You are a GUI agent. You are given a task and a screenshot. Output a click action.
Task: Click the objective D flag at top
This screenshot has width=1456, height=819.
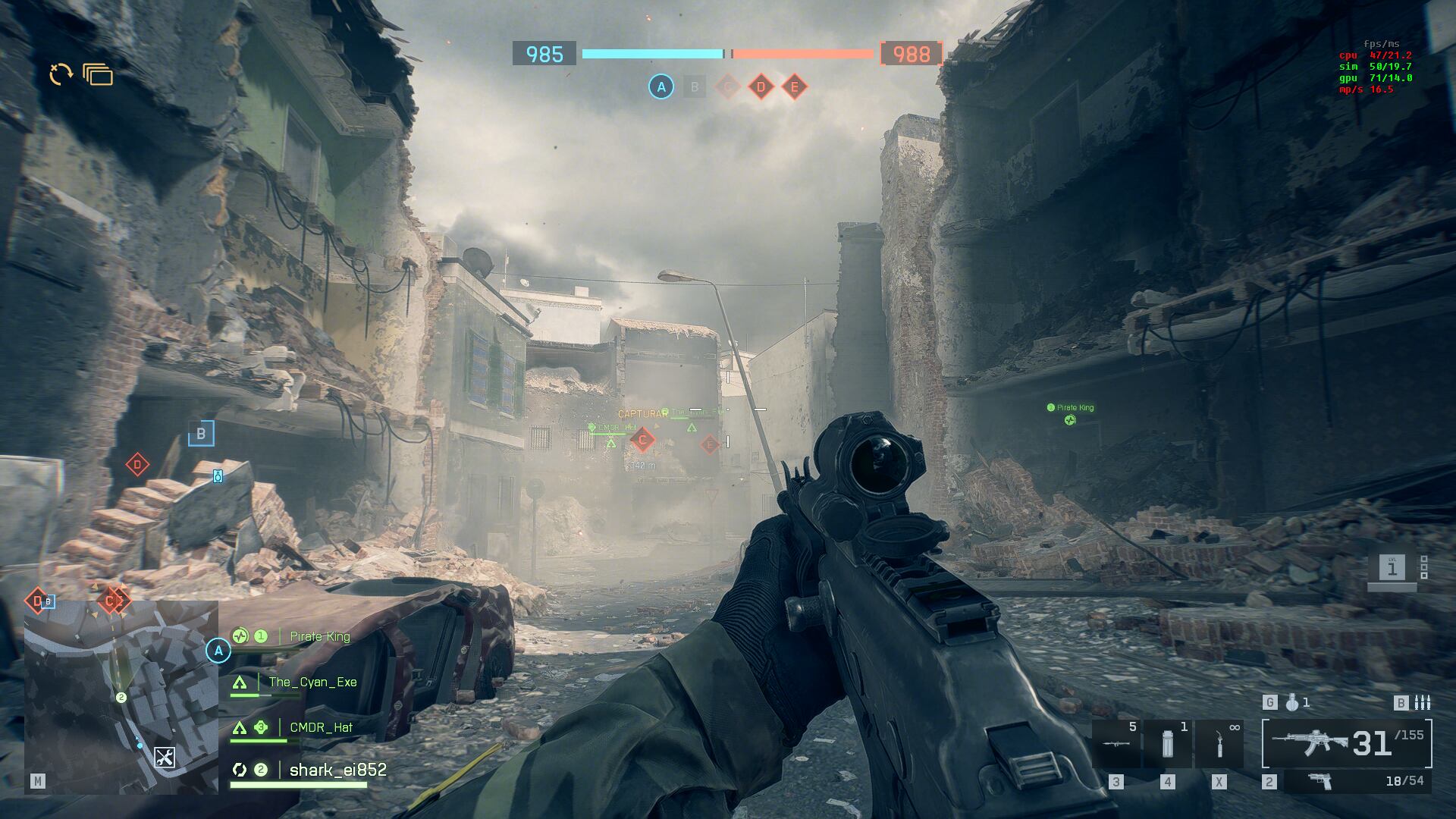(761, 87)
